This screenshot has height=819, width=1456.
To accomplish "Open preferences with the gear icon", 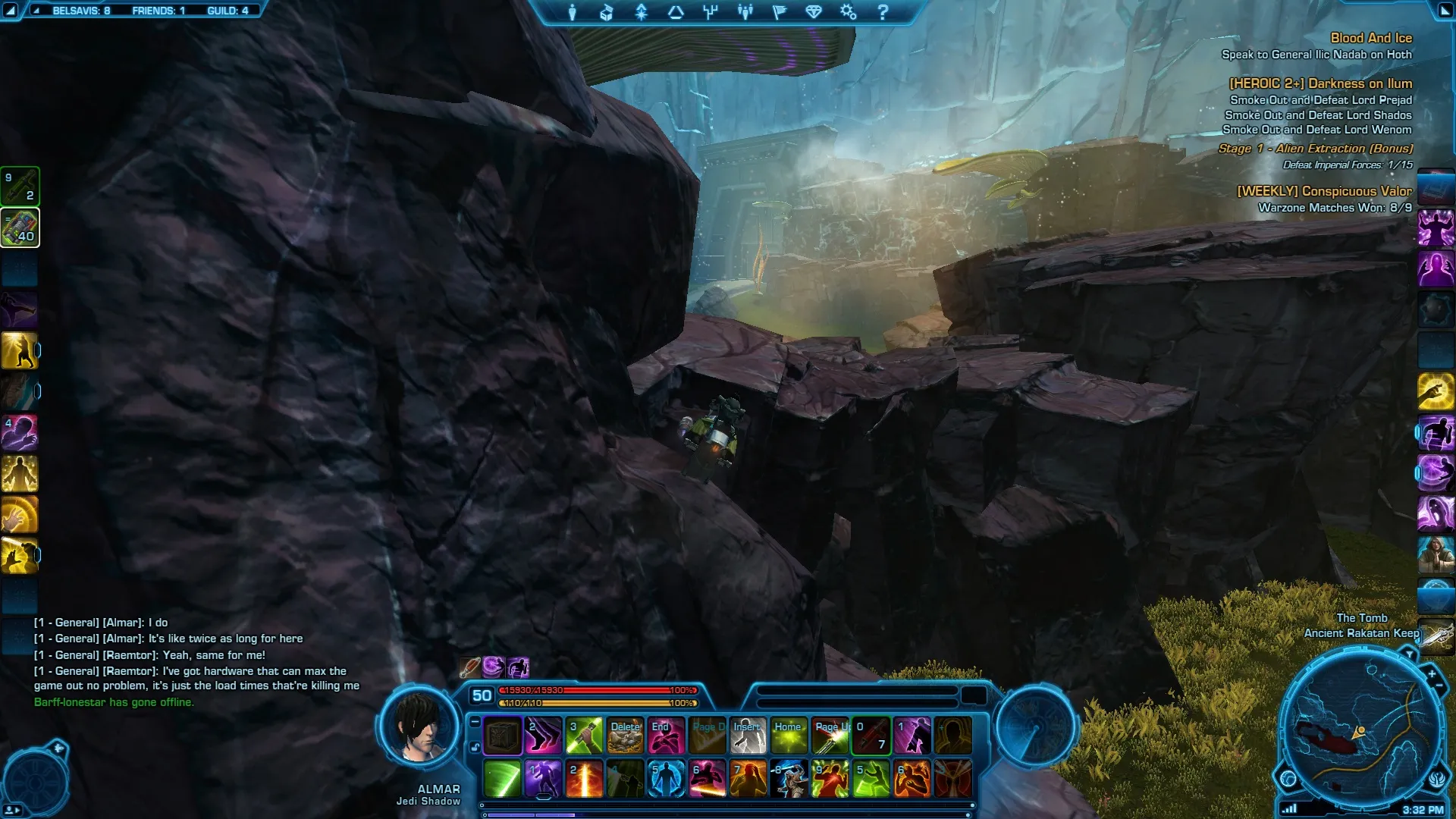I will tap(848, 12).
